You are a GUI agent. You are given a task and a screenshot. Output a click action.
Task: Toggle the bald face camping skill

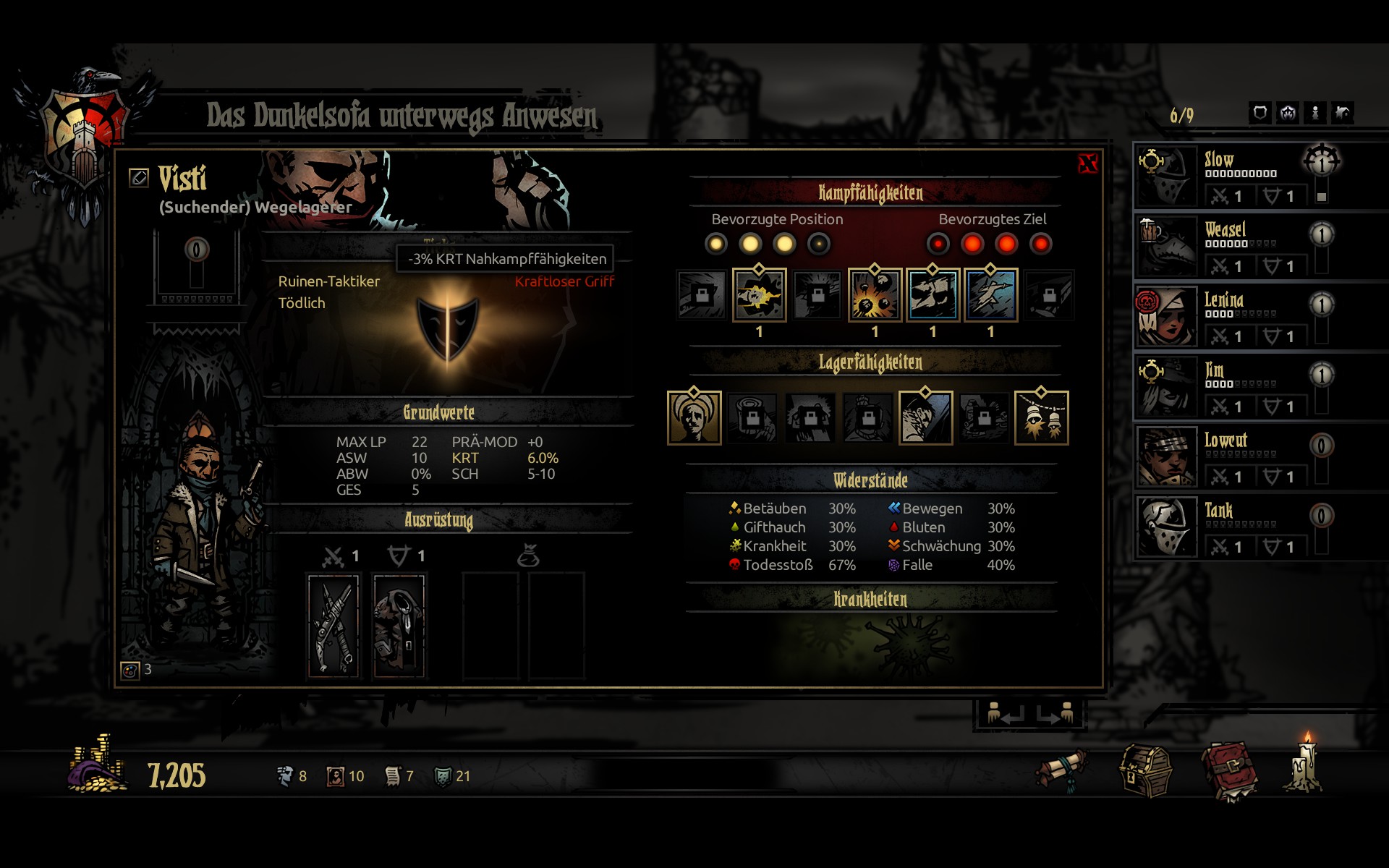click(x=694, y=418)
